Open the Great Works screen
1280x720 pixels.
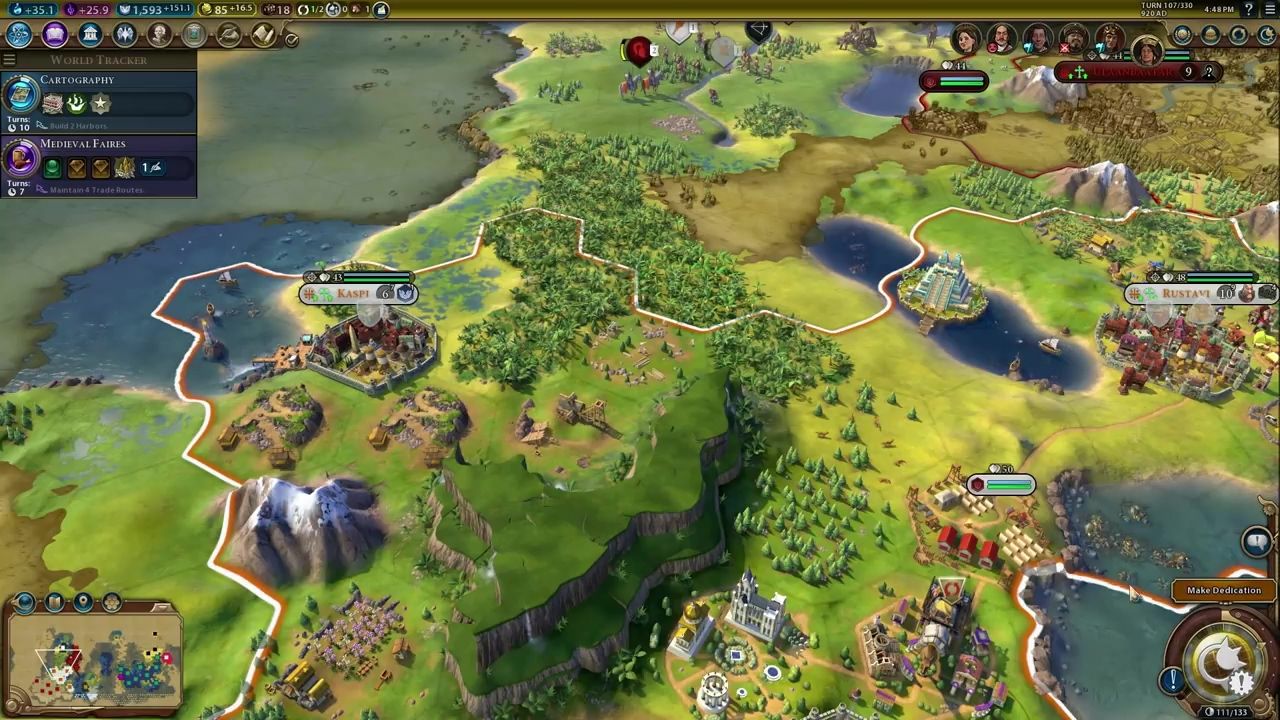tap(194, 35)
